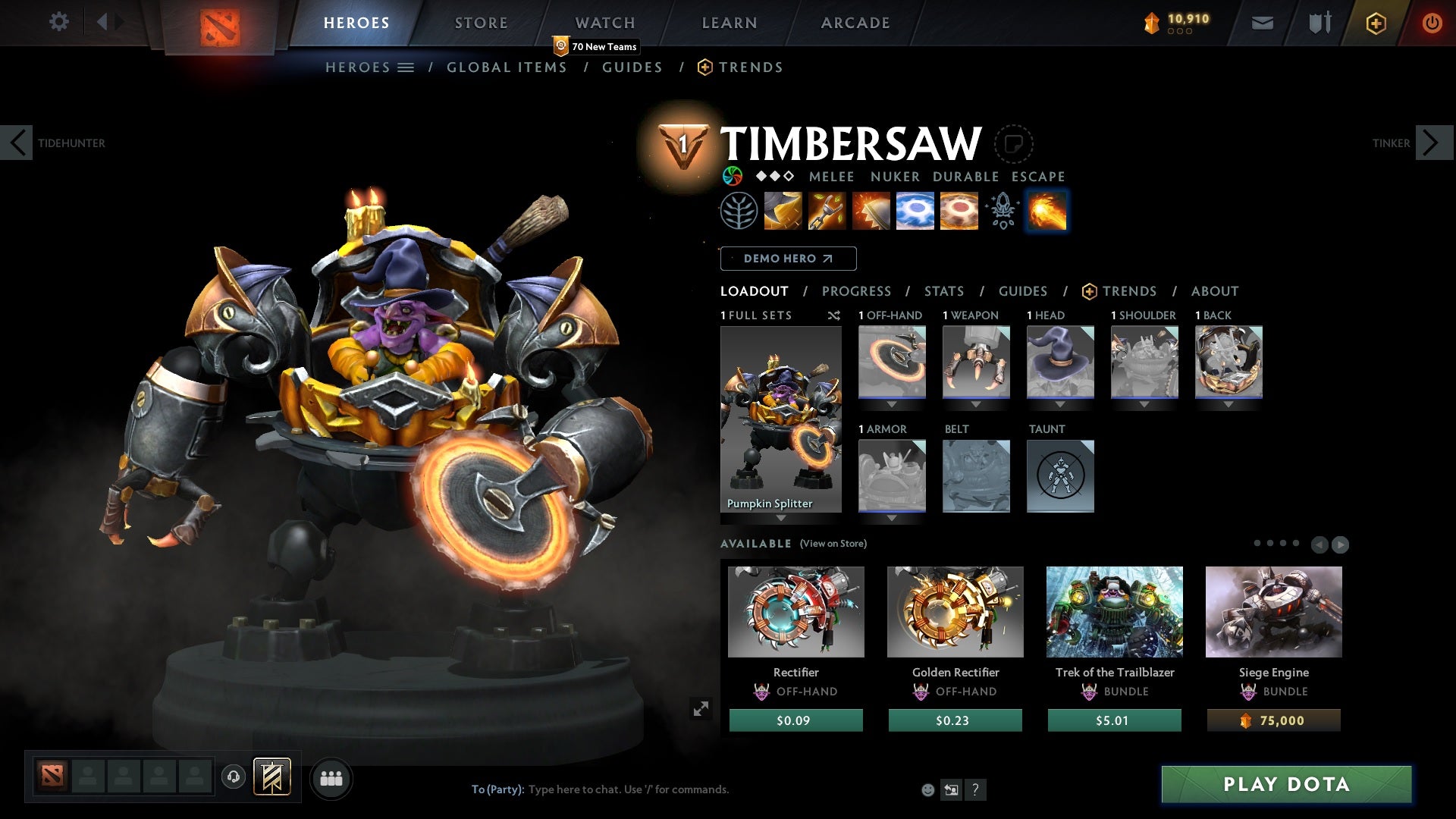
Task: Open the ARCADE menu item
Action: pyautogui.click(x=855, y=22)
